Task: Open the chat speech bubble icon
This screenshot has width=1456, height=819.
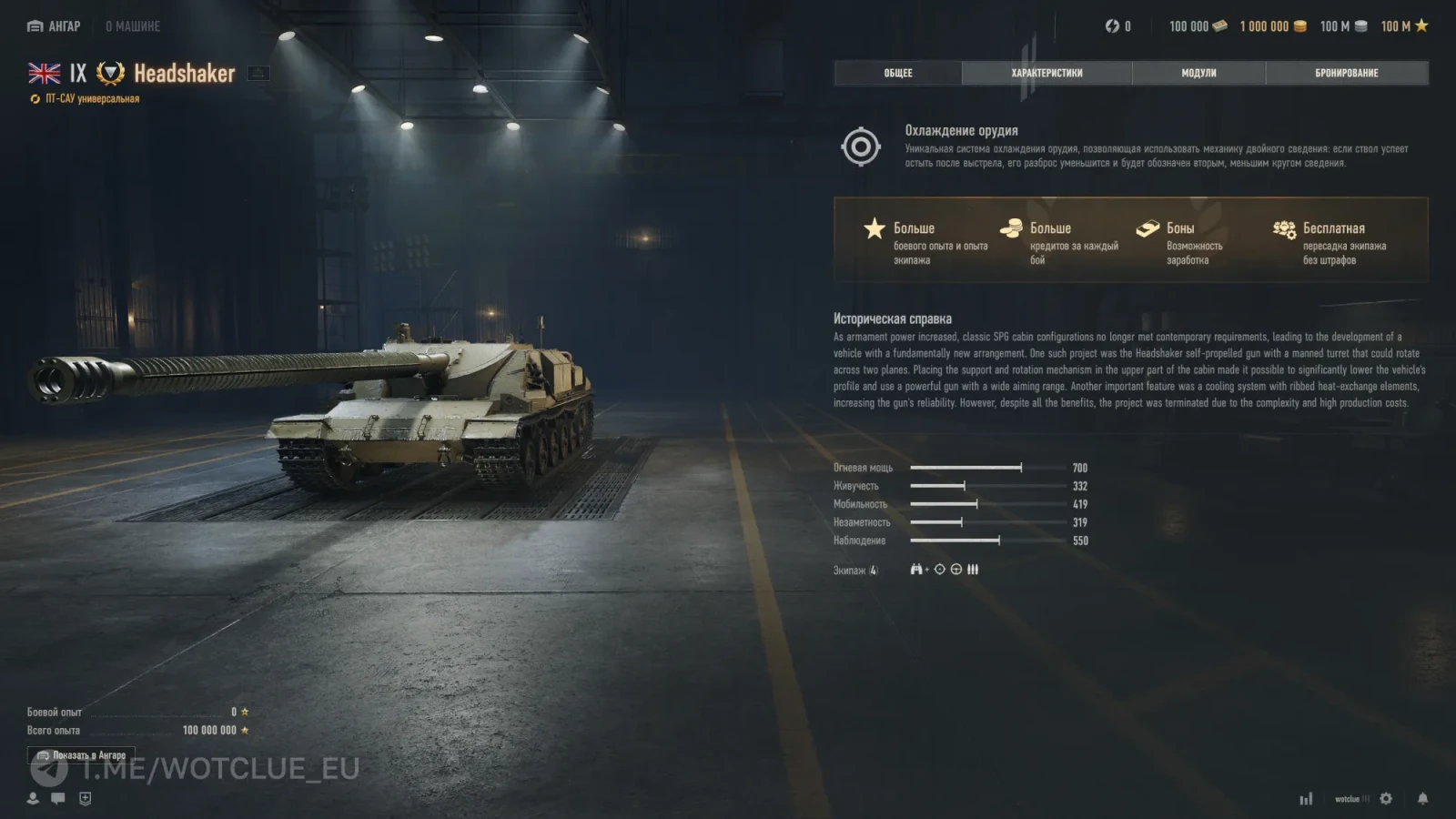Action: tap(58, 798)
